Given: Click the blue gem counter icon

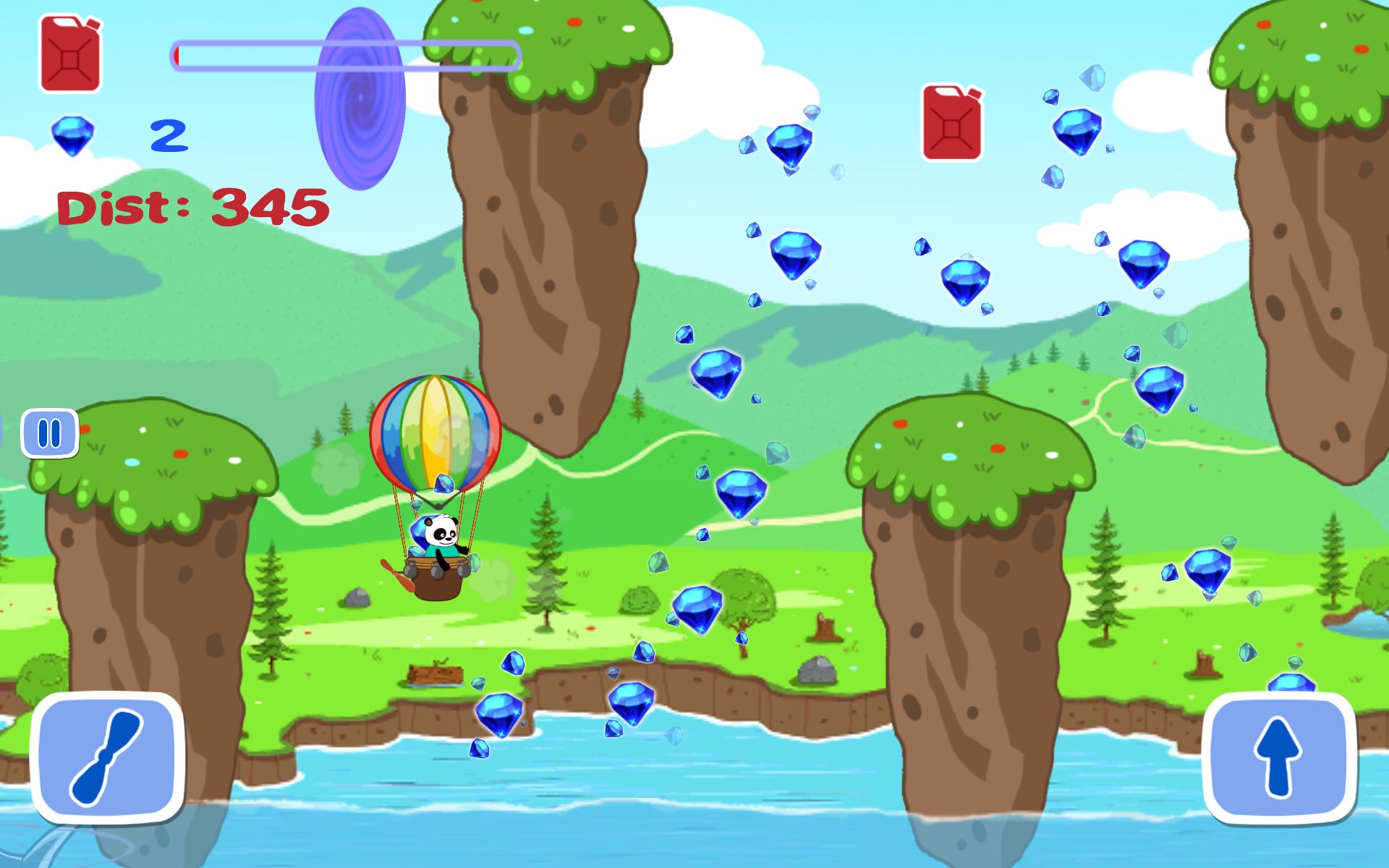Looking at the screenshot, I should click(x=72, y=134).
